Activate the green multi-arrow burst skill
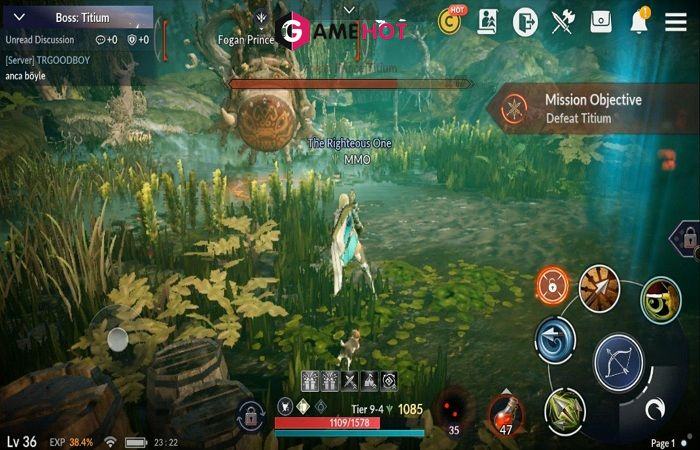700x450 pixels. click(x=565, y=410)
